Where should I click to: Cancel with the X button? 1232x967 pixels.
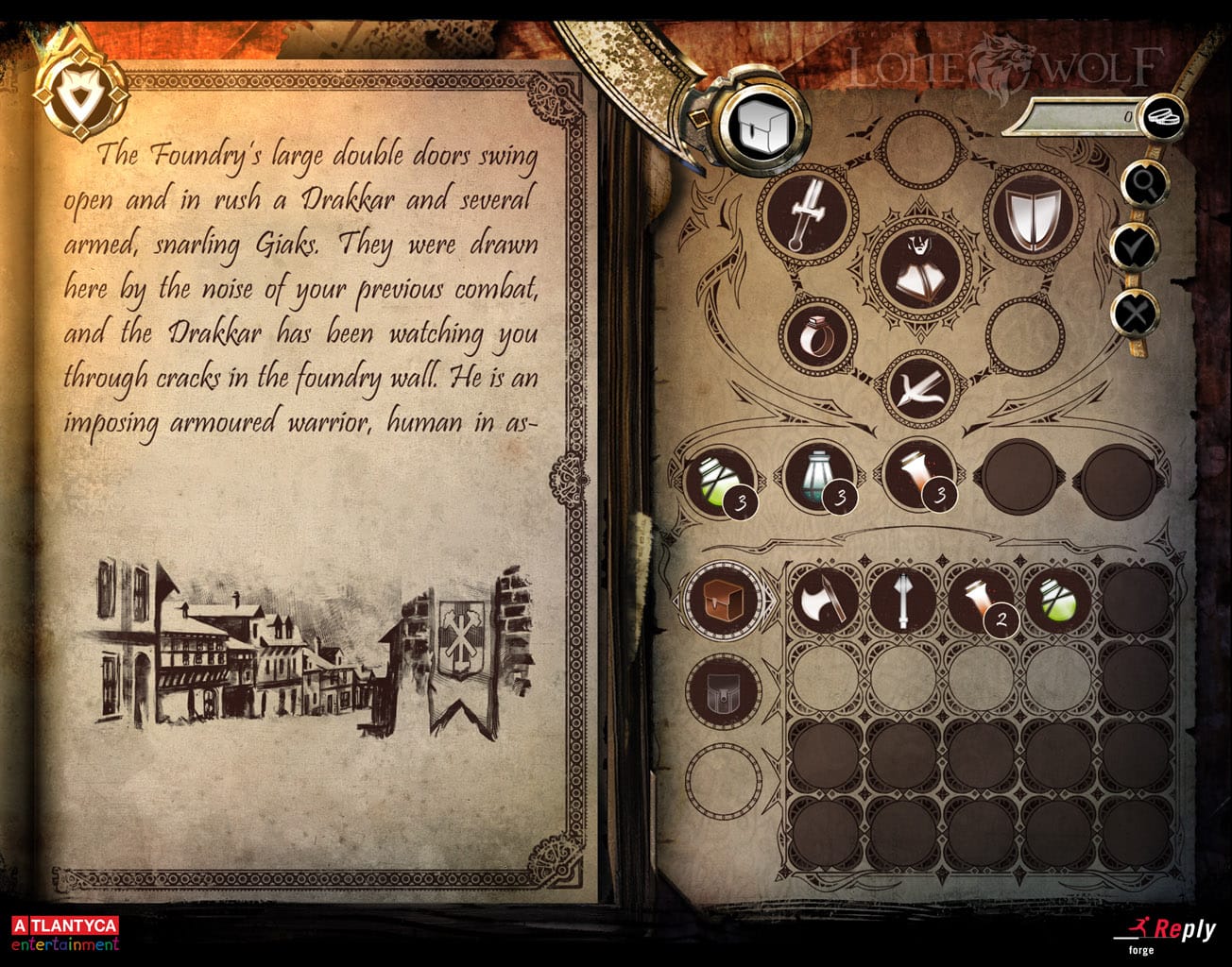coord(1138,313)
